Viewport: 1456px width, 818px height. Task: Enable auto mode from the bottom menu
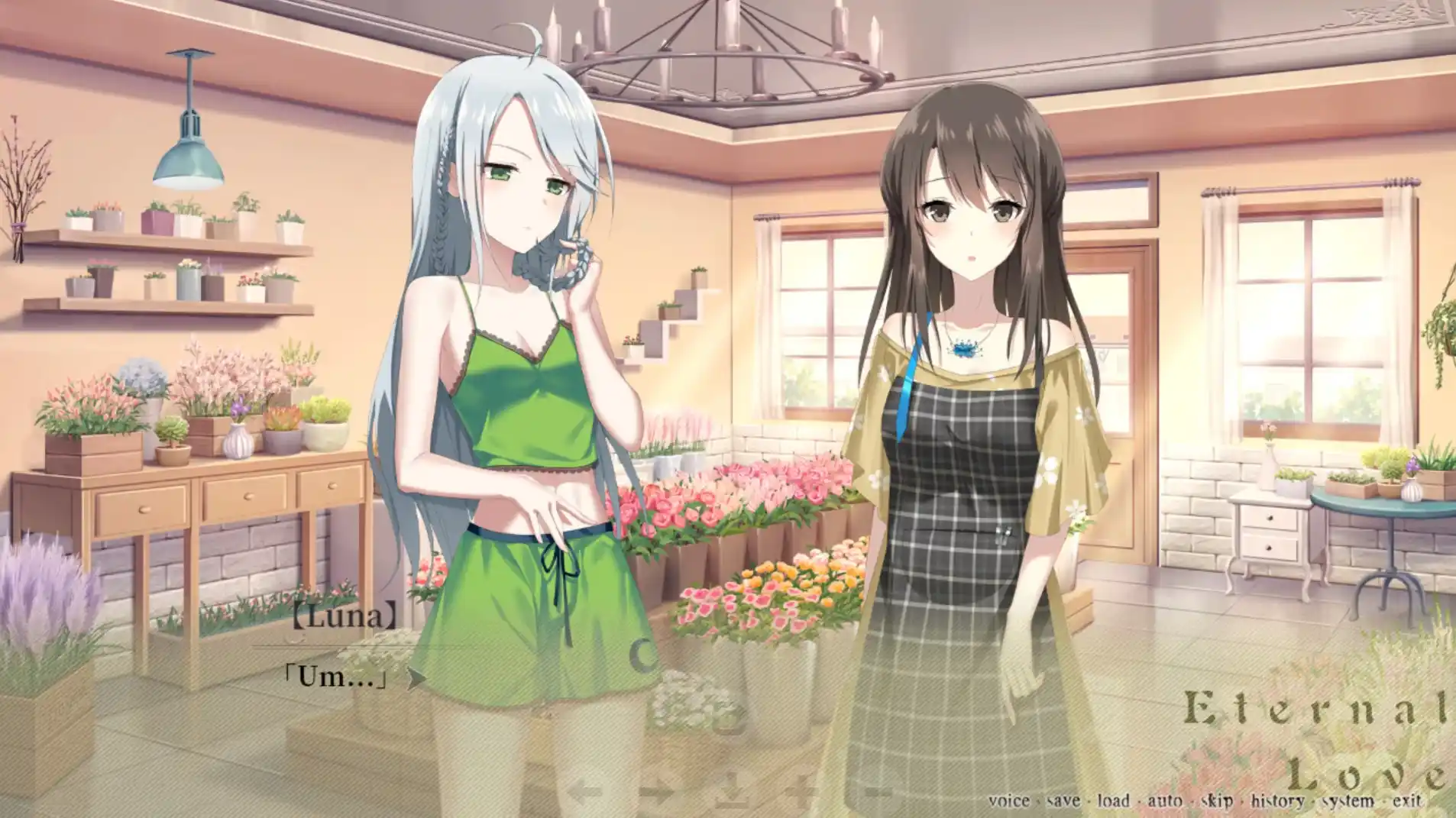click(1165, 799)
